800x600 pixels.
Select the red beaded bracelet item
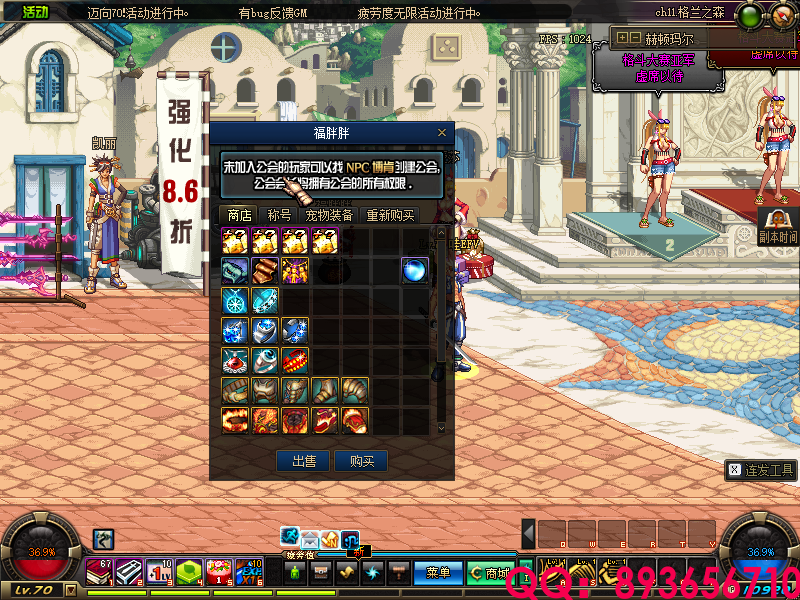295,360
